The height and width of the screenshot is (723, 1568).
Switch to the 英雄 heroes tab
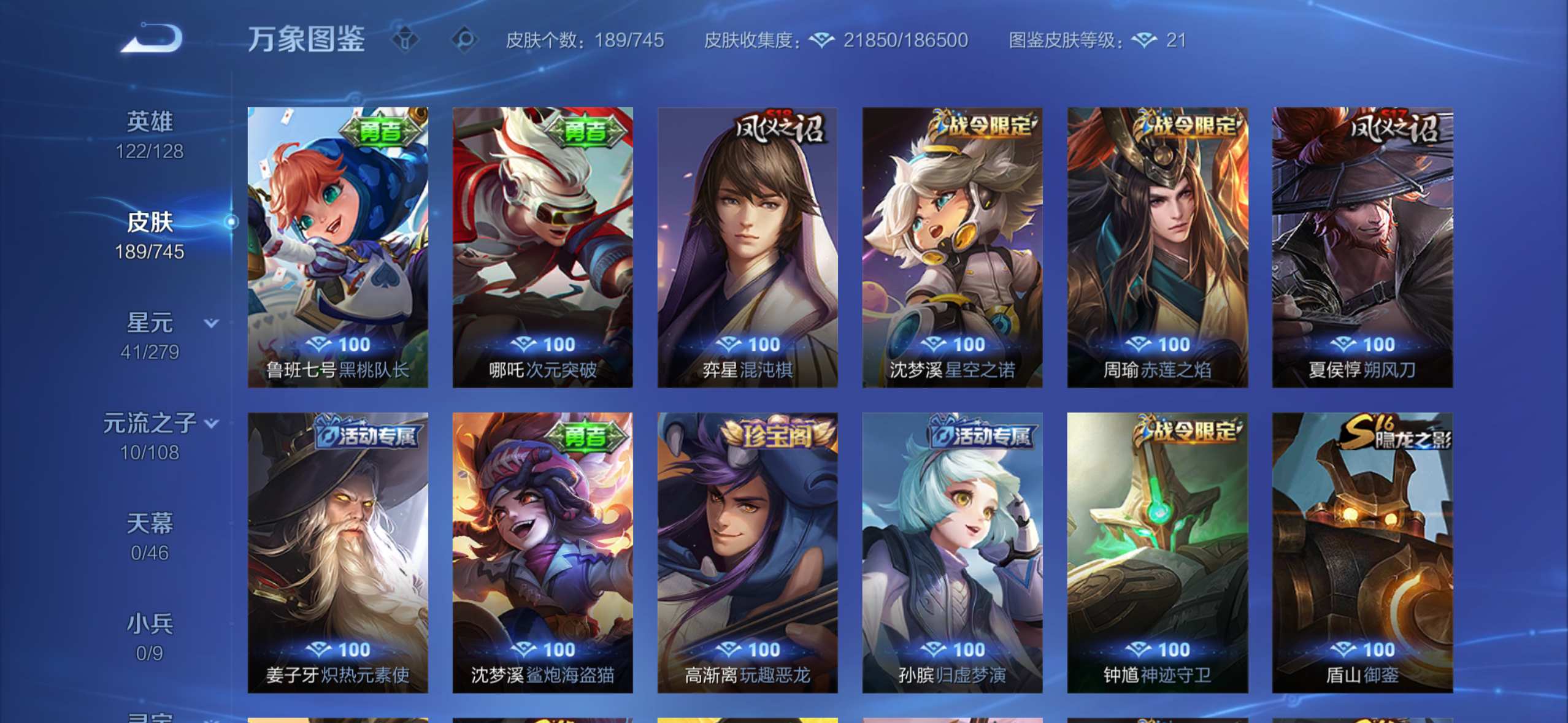coord(150,135)
